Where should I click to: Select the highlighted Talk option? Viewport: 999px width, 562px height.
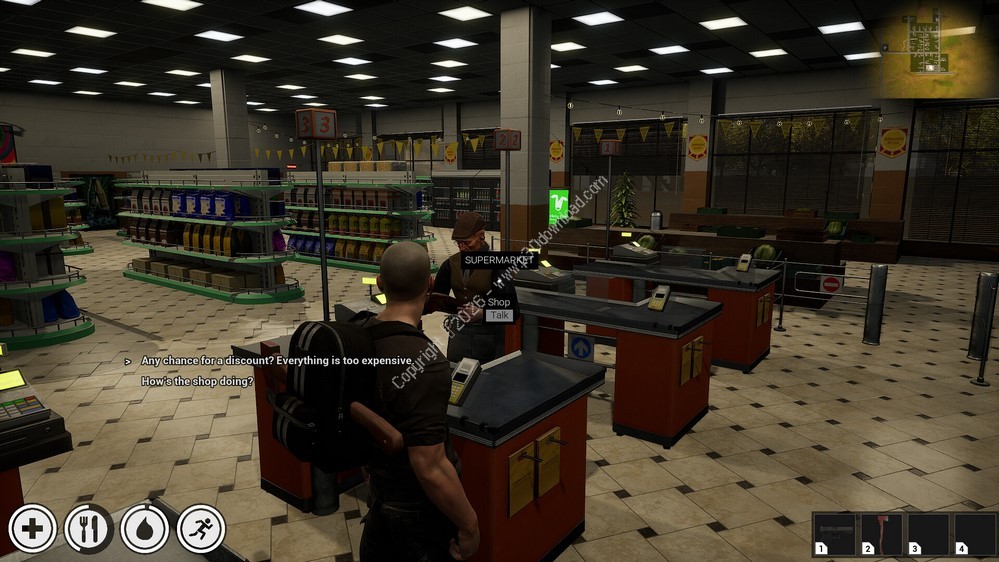coord(499,315)
